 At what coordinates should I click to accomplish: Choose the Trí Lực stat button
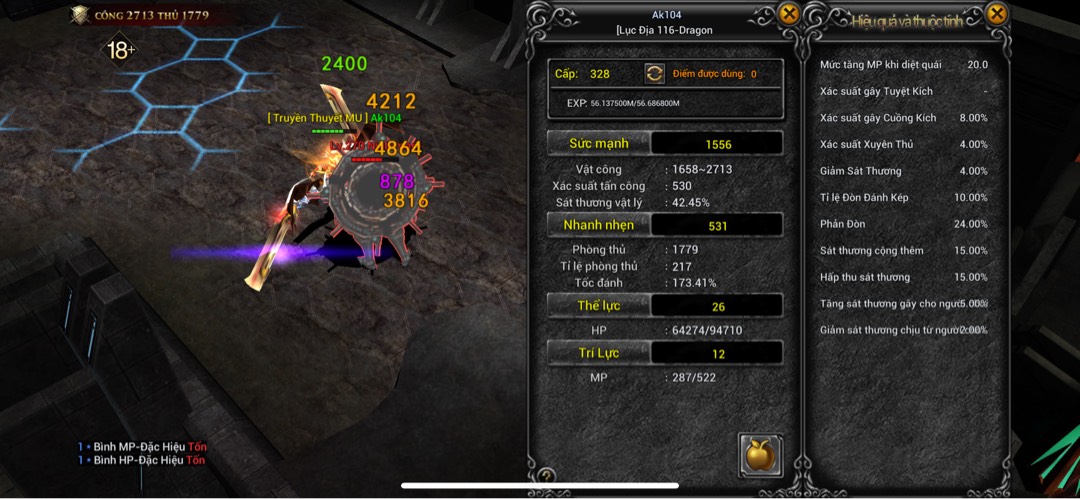(599, 353)
